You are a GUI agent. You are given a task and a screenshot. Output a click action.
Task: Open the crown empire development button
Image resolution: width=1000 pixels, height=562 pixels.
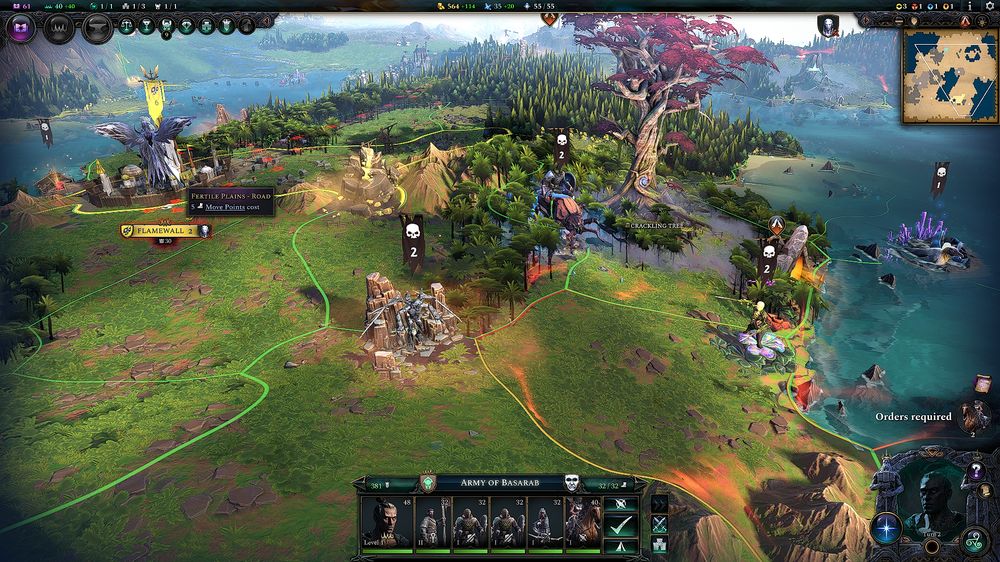coord(57,28)
